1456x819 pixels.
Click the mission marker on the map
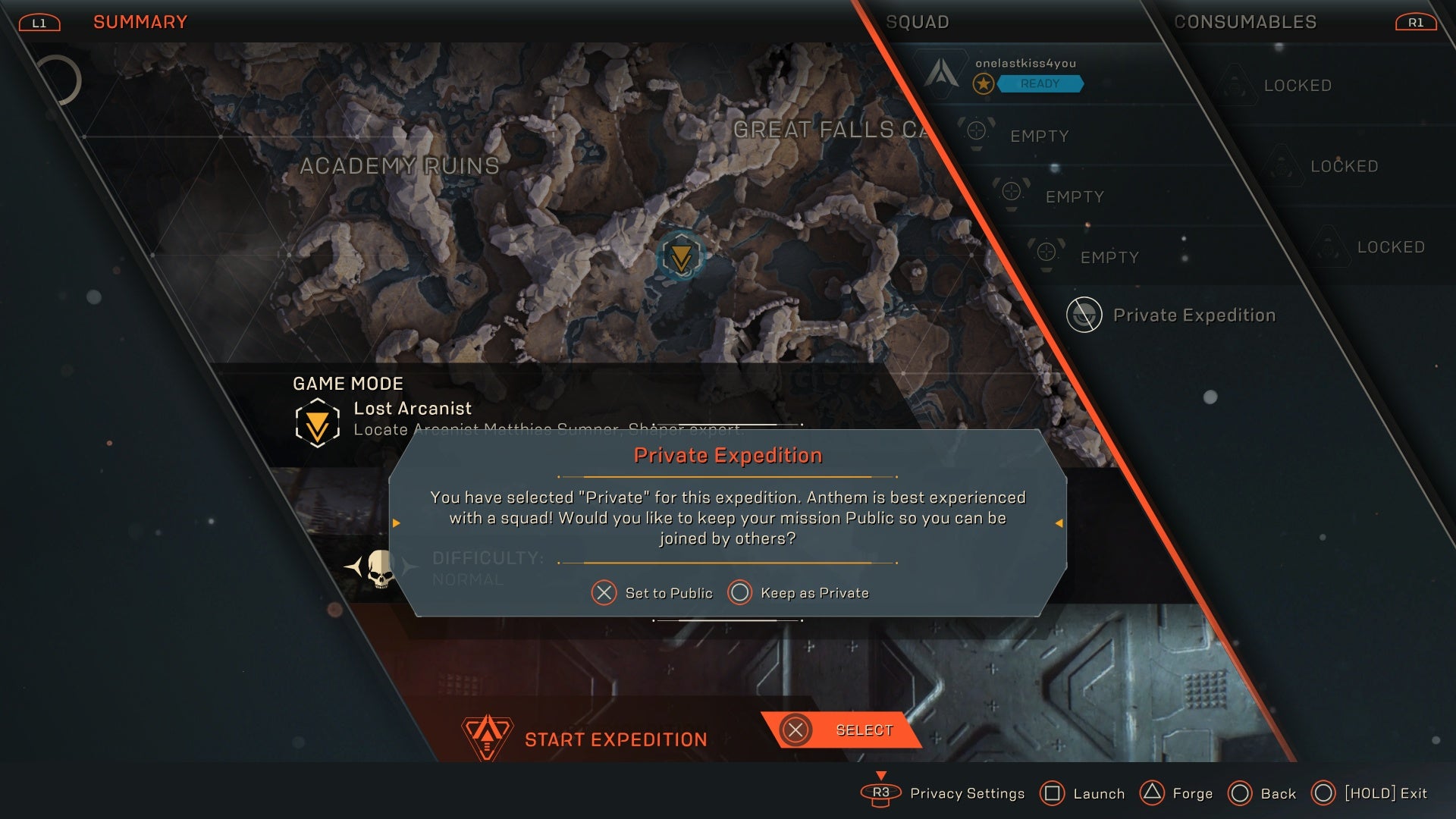[682, 256]
